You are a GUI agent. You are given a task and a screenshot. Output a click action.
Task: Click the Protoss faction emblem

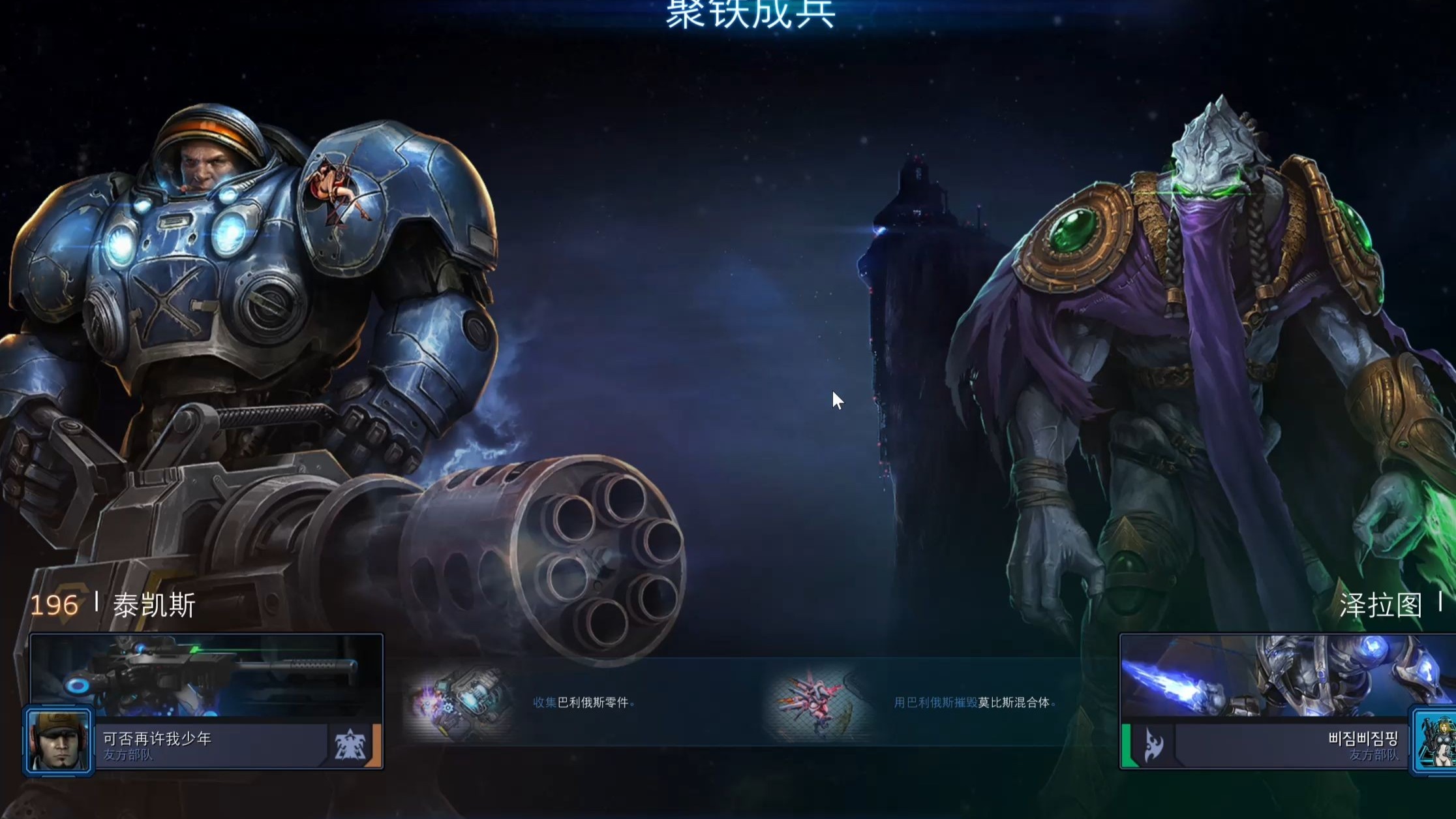pos(1153,745)
